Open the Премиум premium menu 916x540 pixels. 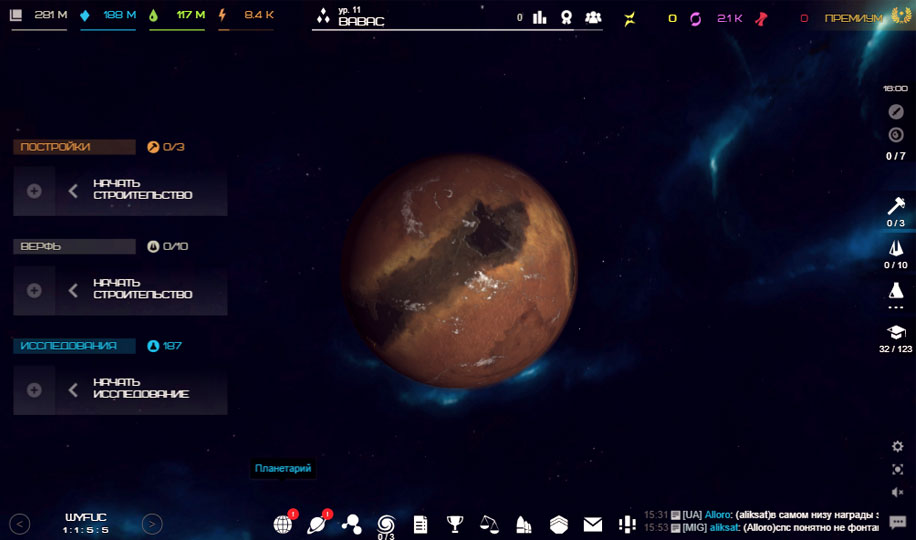[854, 18]
